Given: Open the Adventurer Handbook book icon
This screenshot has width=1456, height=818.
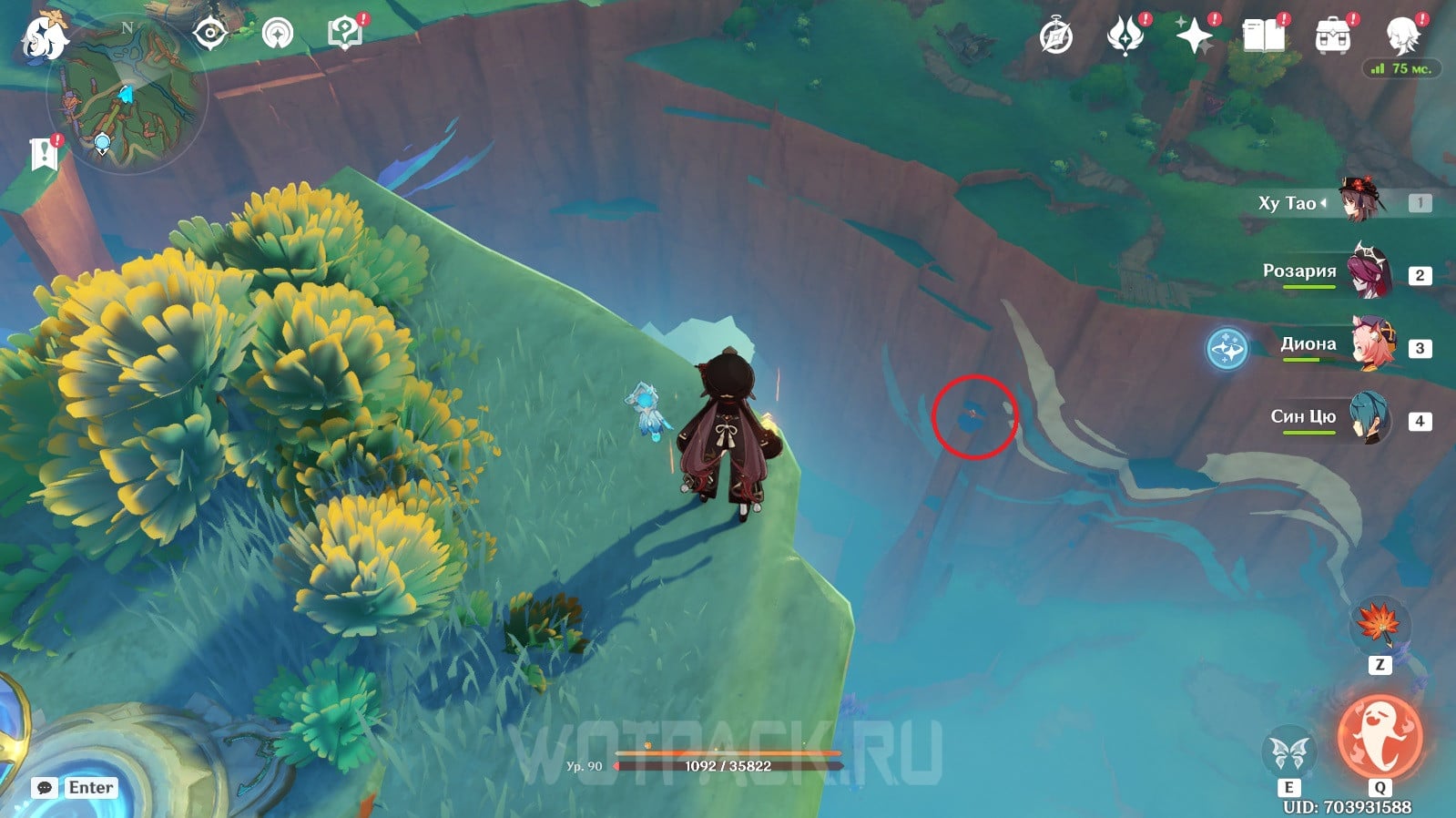Looking at the screenshot, I should (x=1263, y=36).
